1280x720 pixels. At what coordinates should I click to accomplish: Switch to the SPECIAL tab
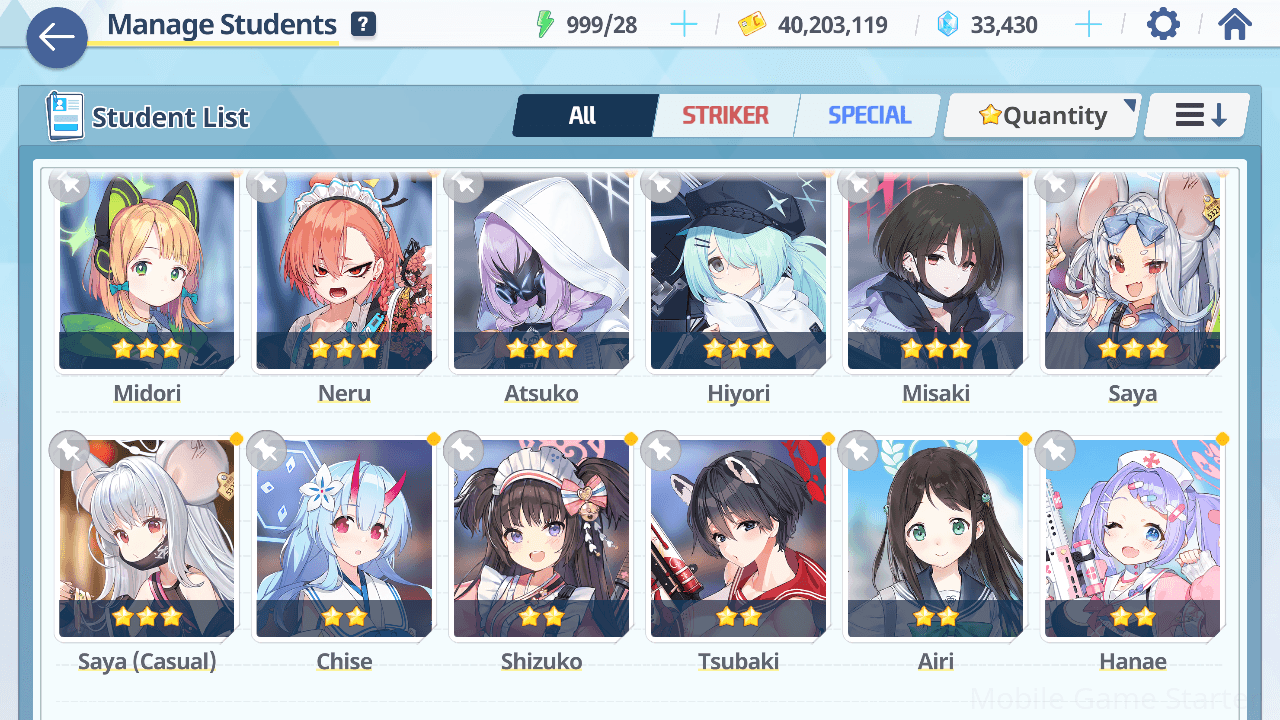click(x=869, y=116)
